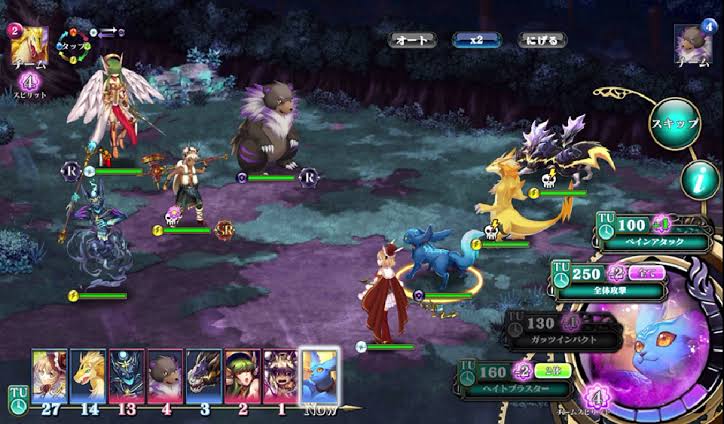Toggle the オート auto-battle button
Image resolution: width=724 pixels, height=424 pixels.
click(411, 41)
